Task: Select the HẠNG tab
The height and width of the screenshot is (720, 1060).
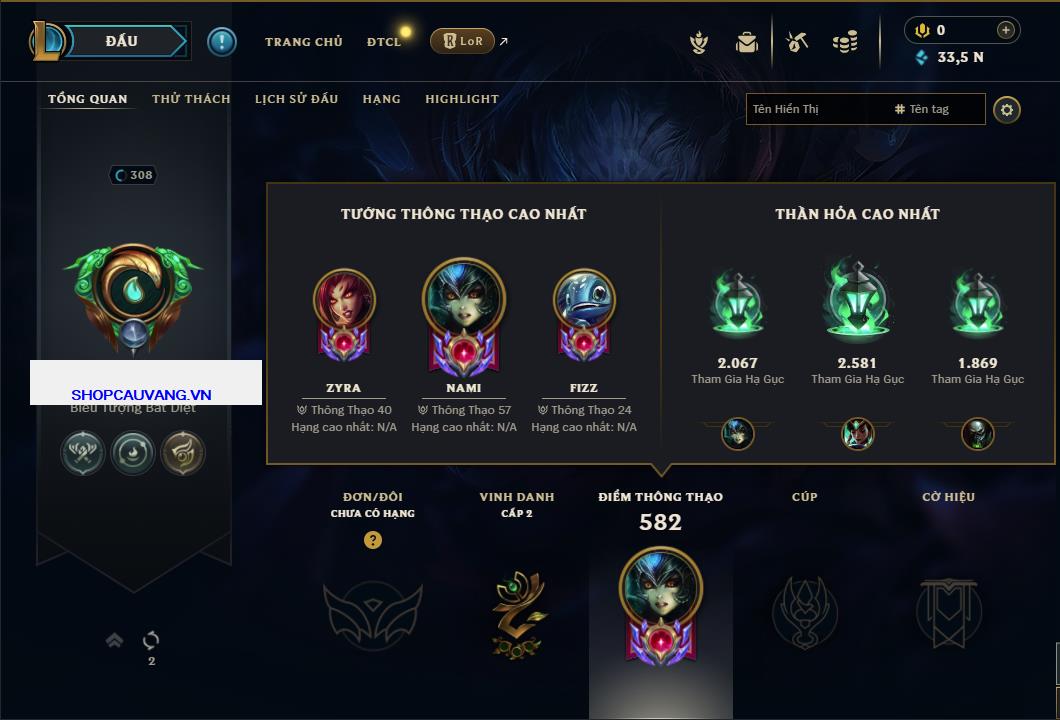Action: click(x=381, y=99)
